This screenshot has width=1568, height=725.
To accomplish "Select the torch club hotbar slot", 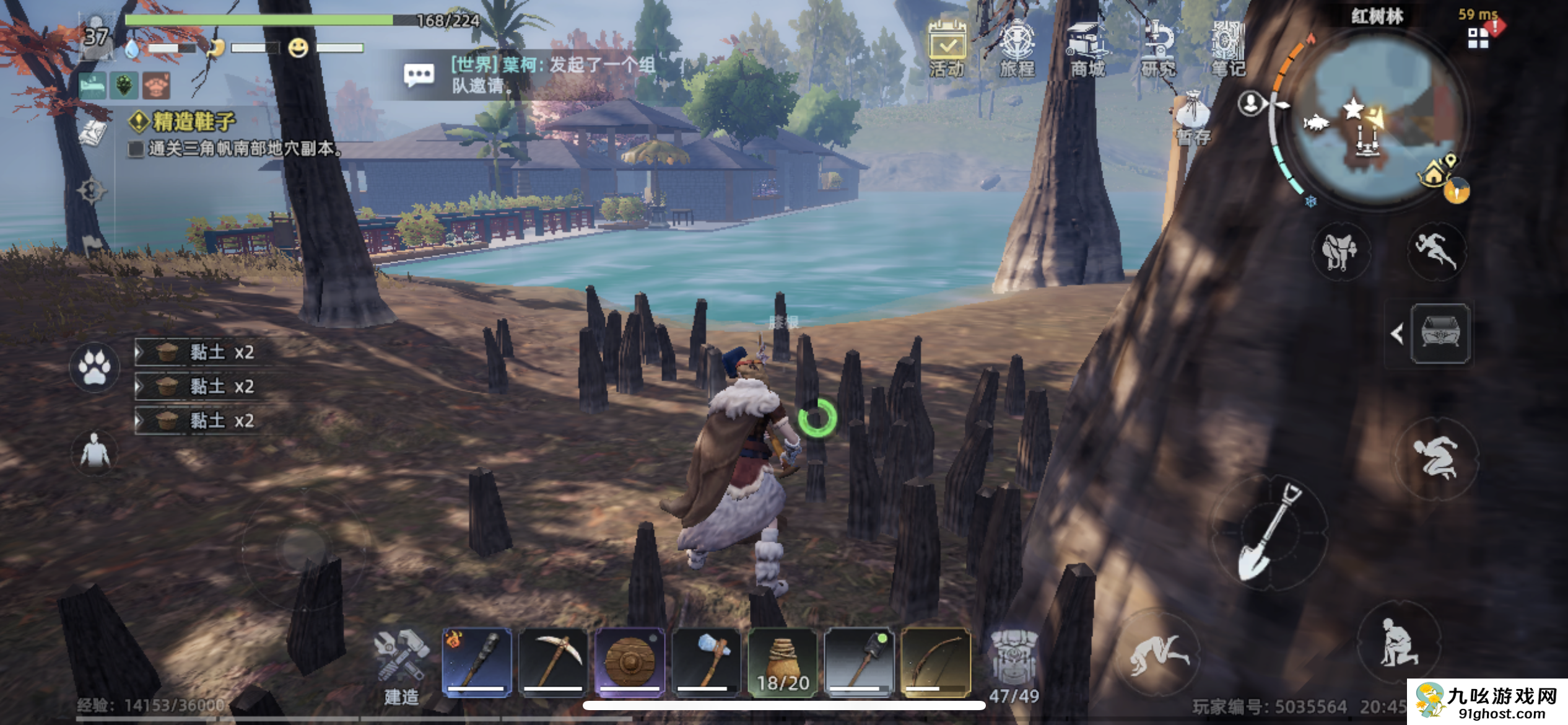I will 477,662.
